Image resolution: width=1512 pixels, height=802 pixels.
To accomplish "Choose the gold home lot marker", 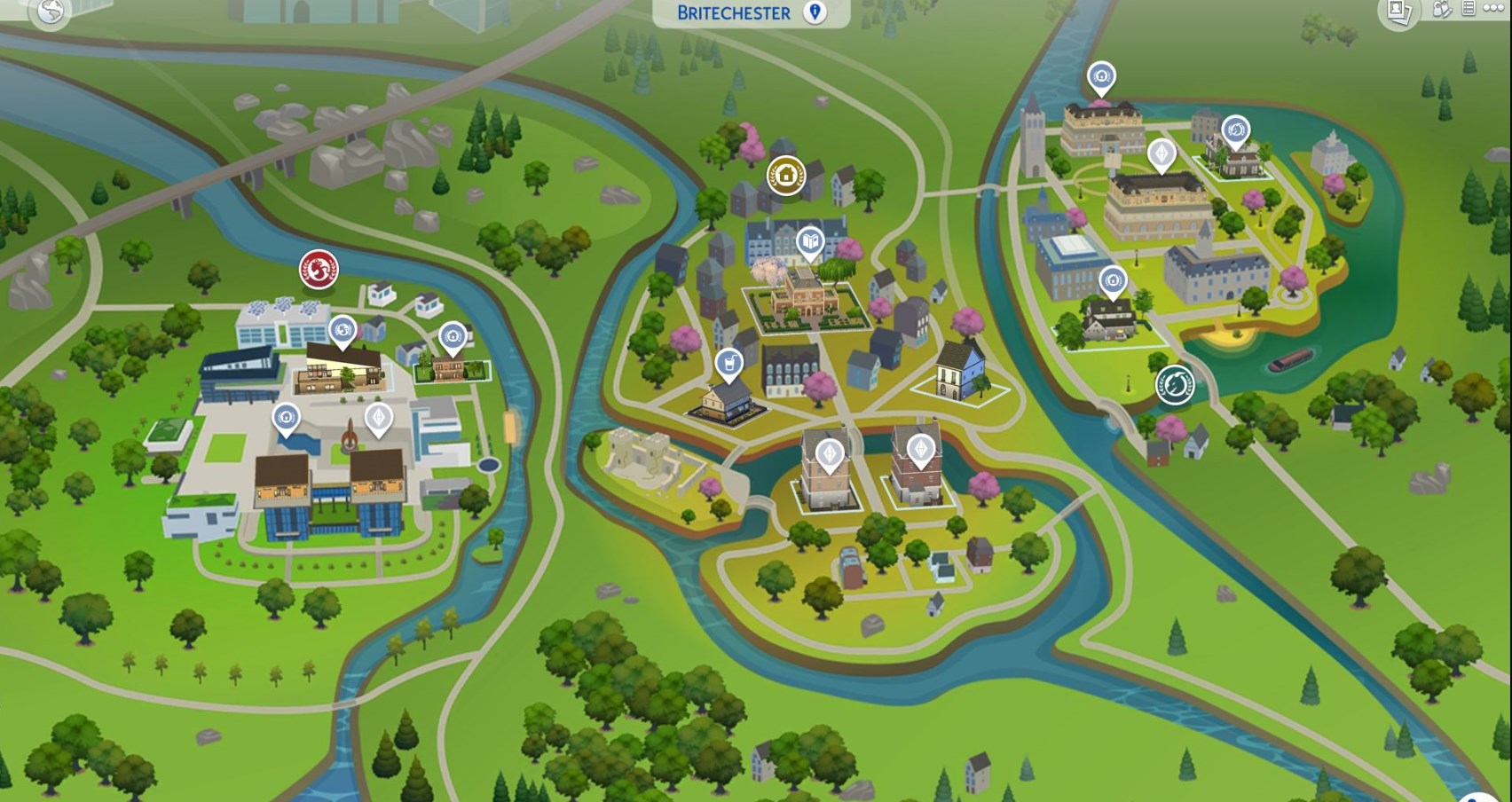I will 786,175.
